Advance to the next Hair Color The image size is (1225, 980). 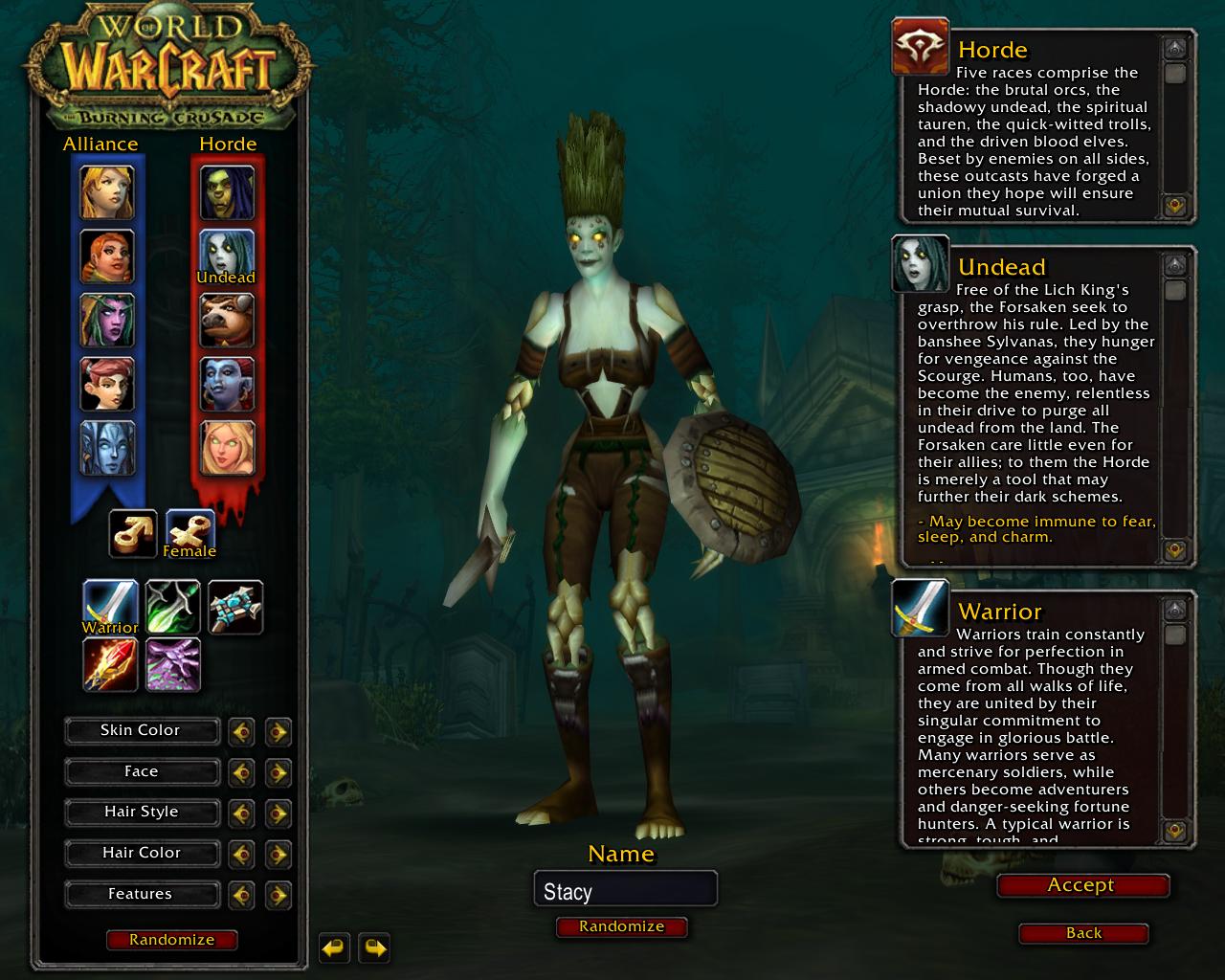[278, 854]
